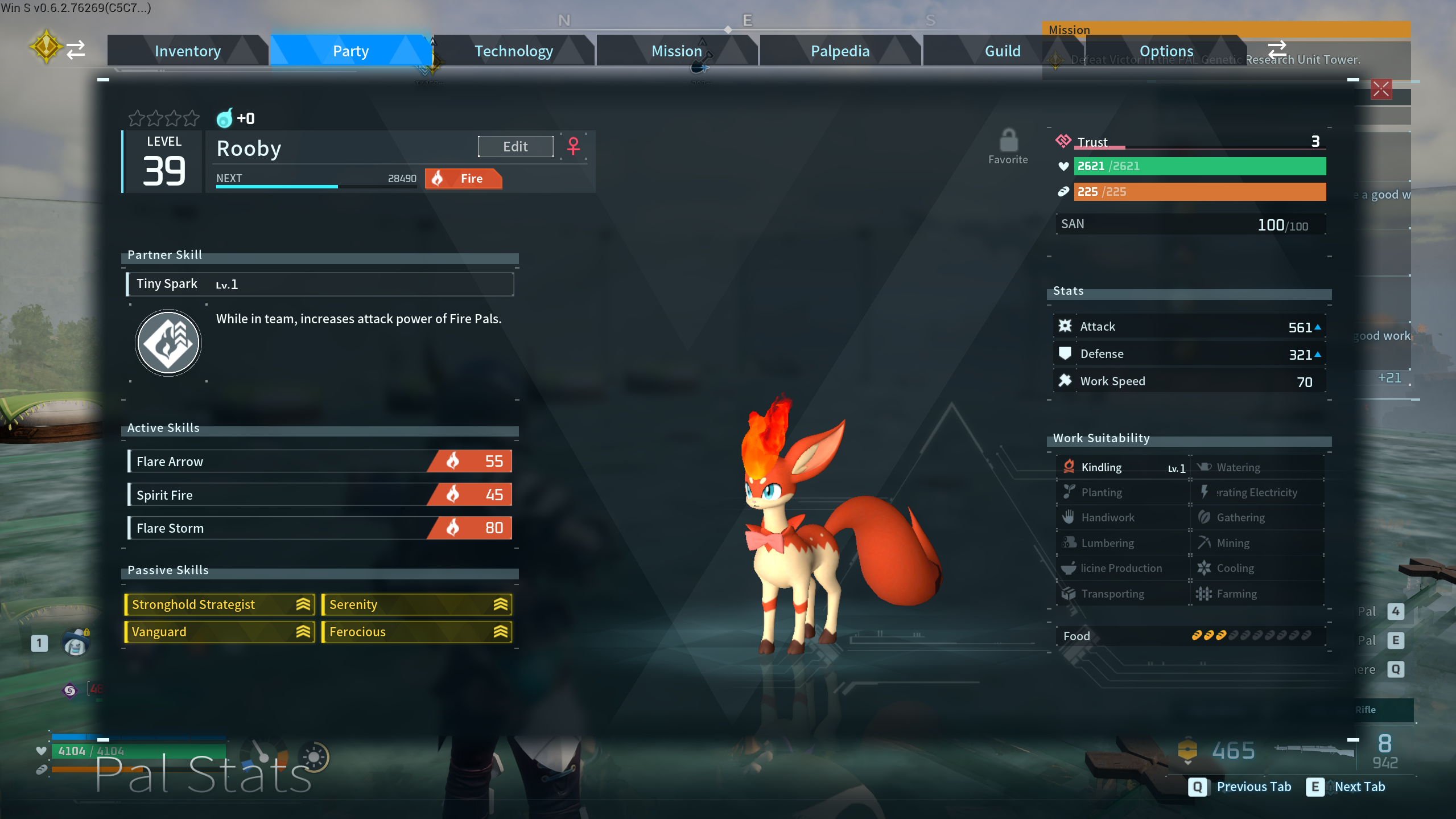
Task: Pick the Flare Storm skill row
Action: (320, 528)
